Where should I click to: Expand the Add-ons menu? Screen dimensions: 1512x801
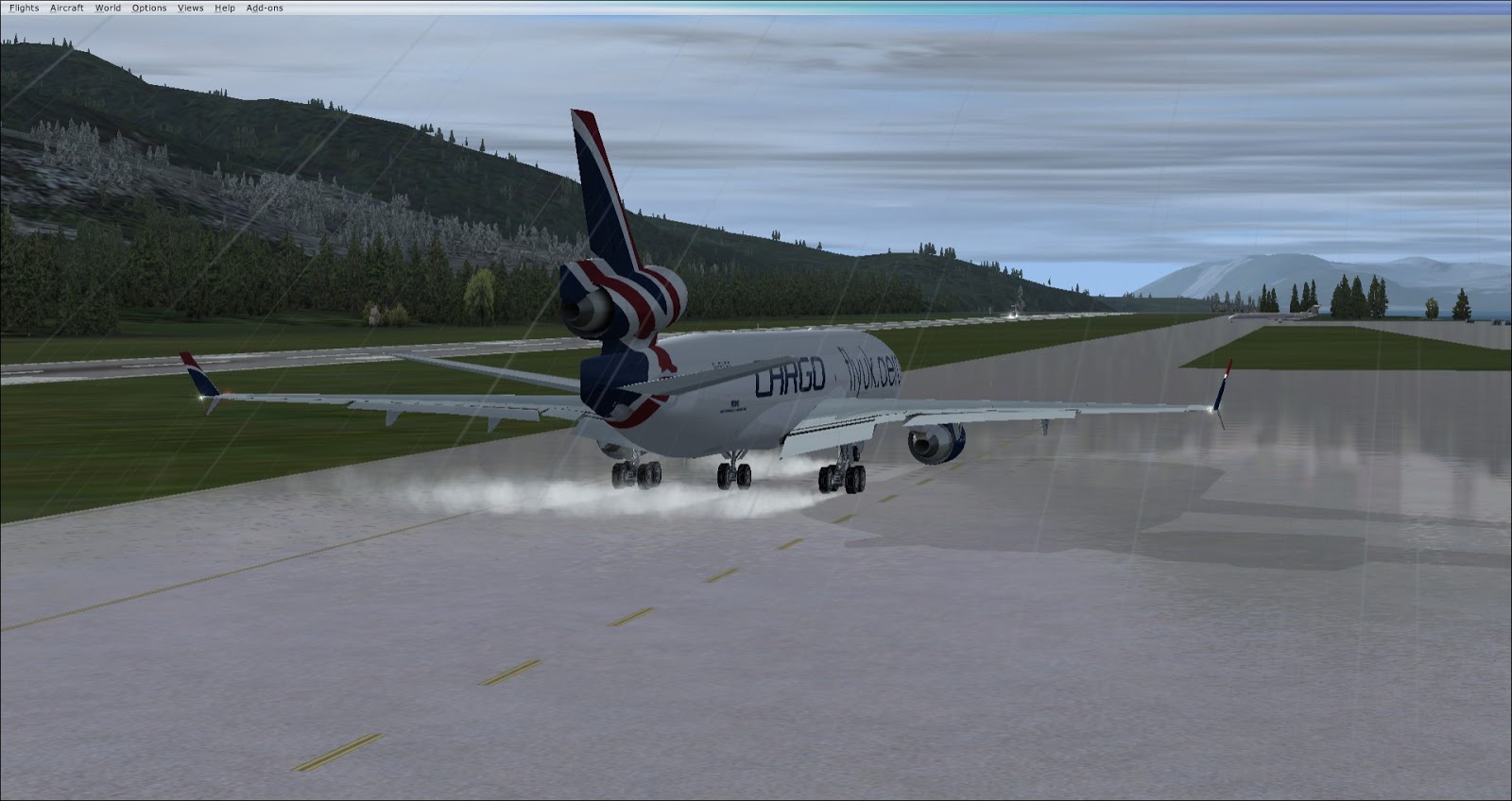pos(265,8)
